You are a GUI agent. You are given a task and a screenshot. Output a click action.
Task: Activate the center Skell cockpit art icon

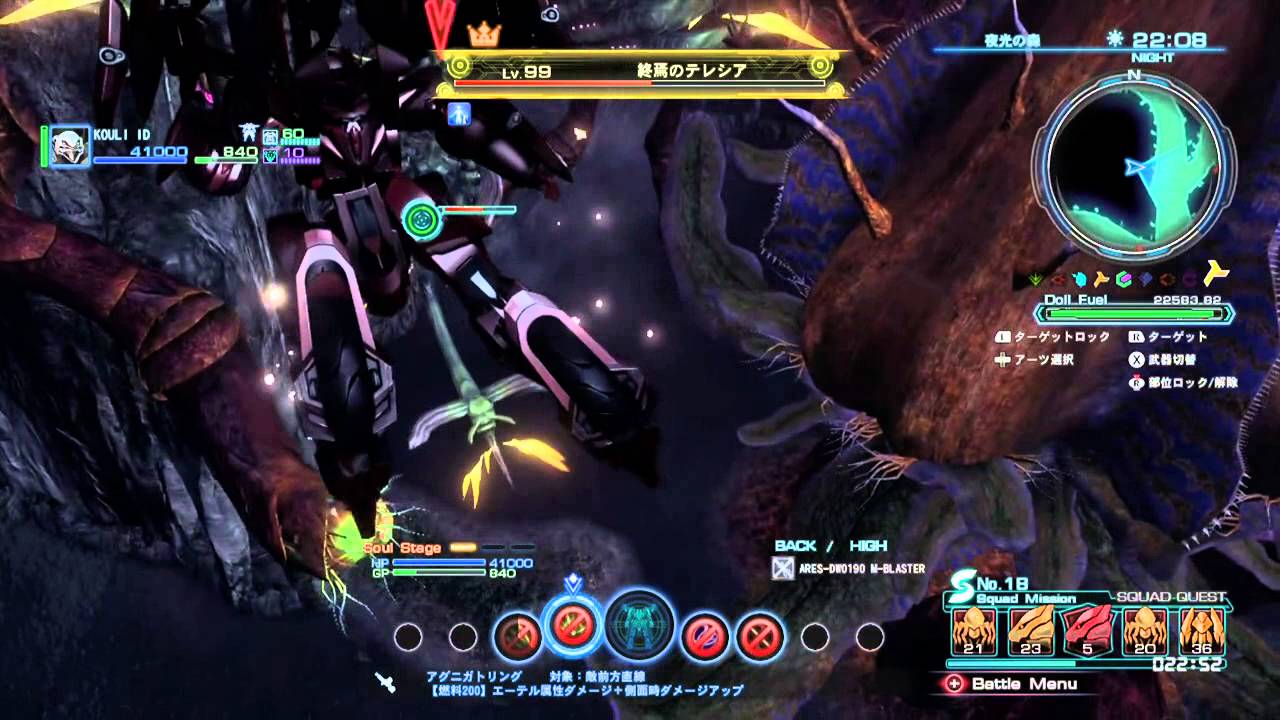click(x=640, y=626)
